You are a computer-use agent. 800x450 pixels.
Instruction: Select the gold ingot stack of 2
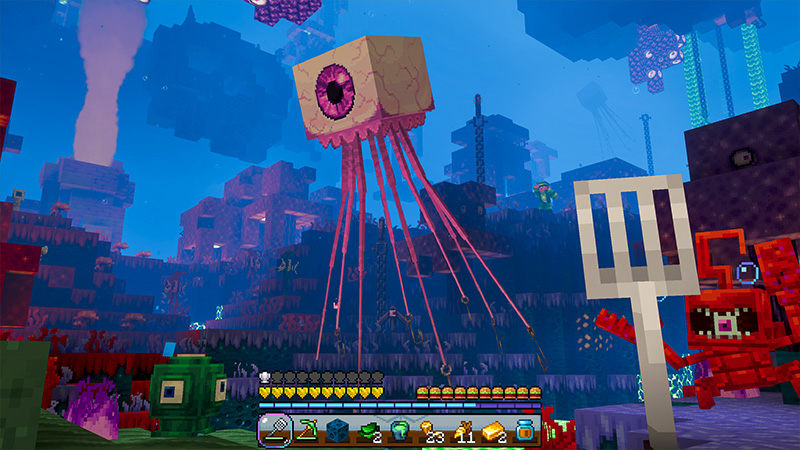click(x=494, y=431)
